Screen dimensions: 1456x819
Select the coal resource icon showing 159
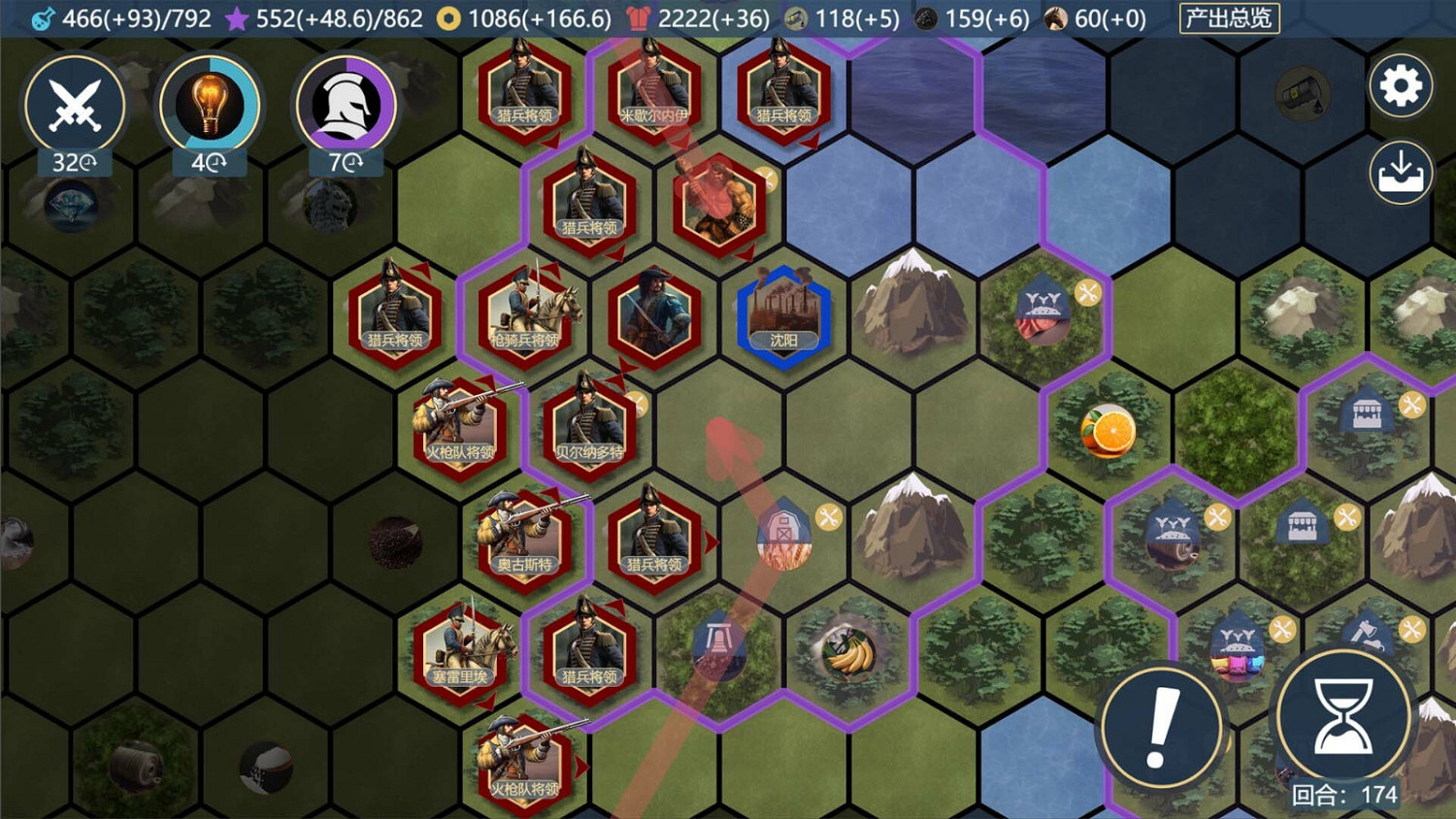coord(925,16)
